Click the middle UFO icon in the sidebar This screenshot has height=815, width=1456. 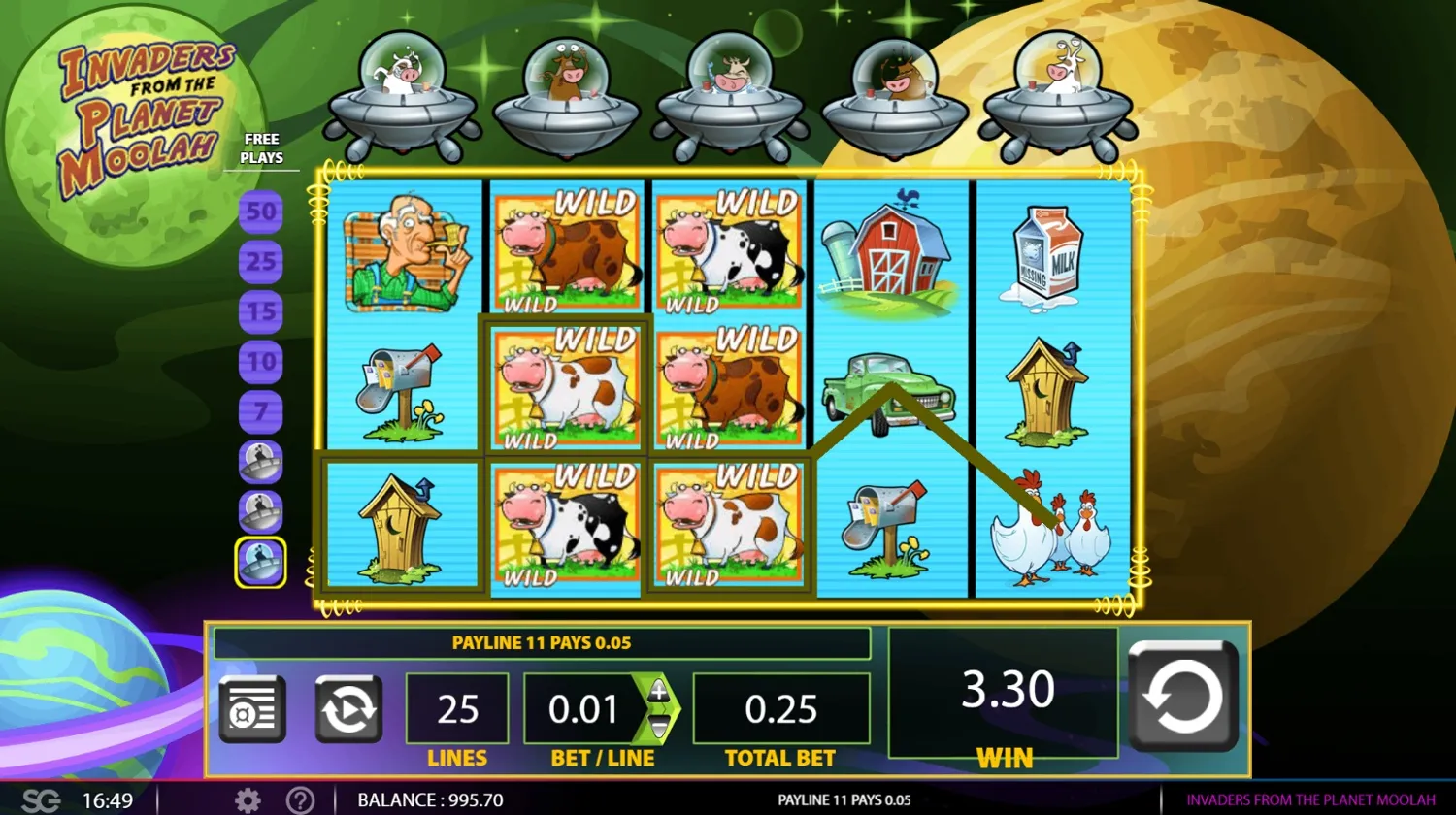click(259, 512)
